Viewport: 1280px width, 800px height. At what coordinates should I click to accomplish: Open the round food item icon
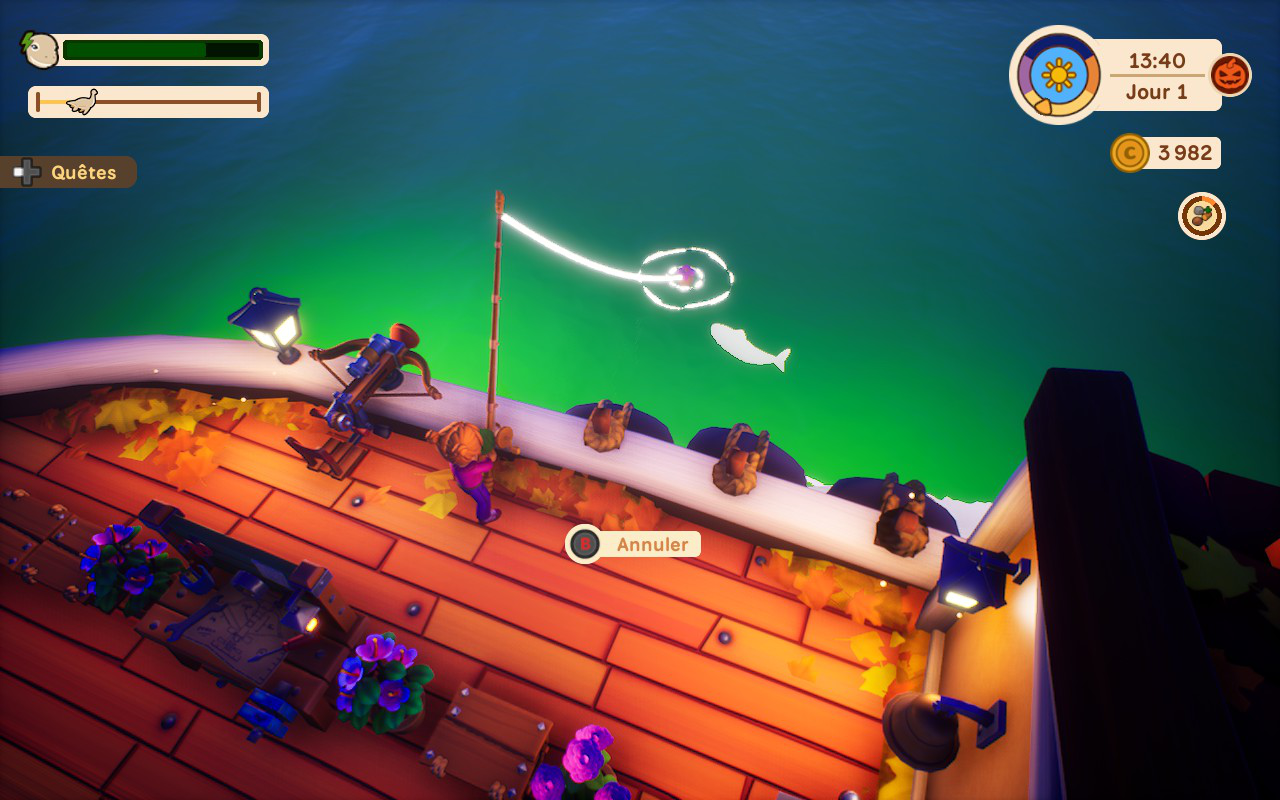coord(1201,216)
